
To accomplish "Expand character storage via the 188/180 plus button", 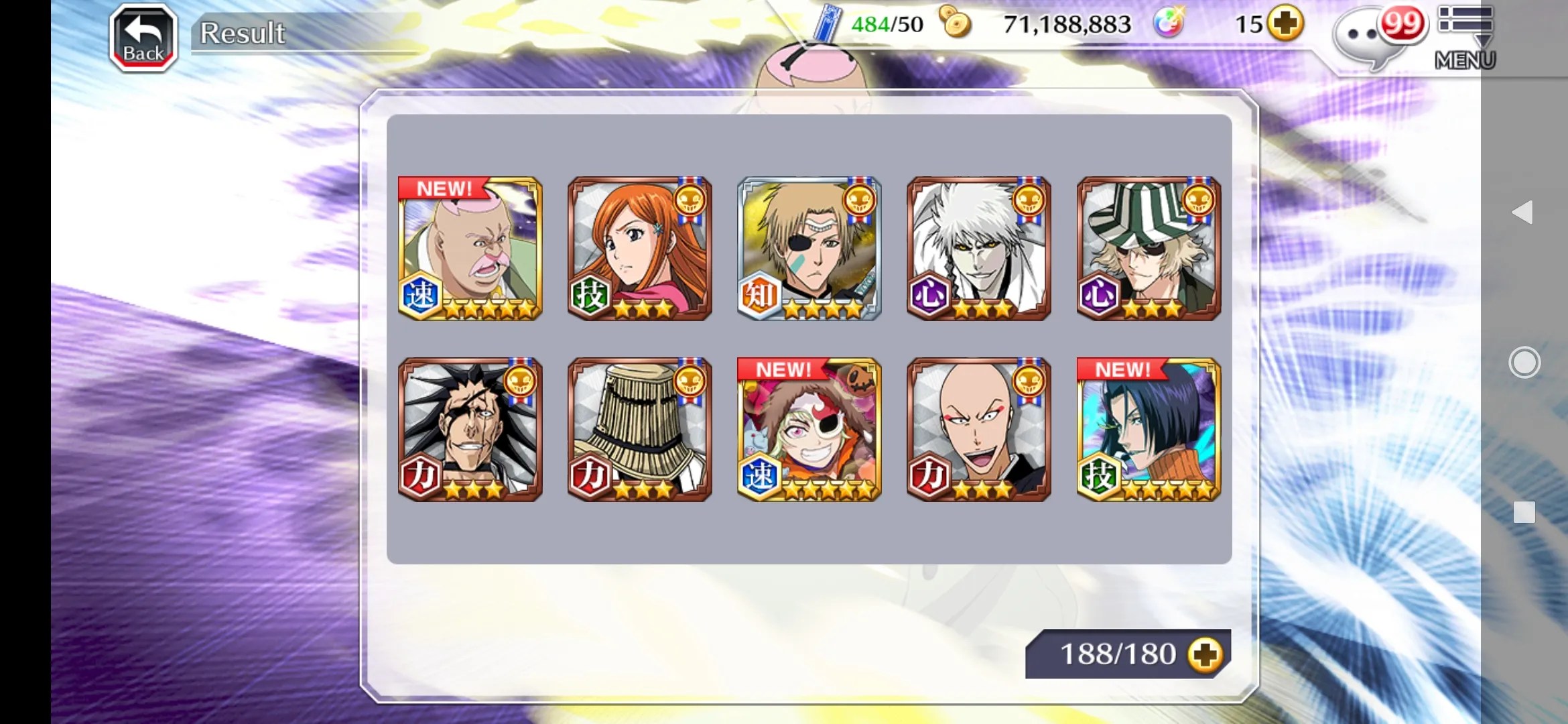I will 1205,654.
